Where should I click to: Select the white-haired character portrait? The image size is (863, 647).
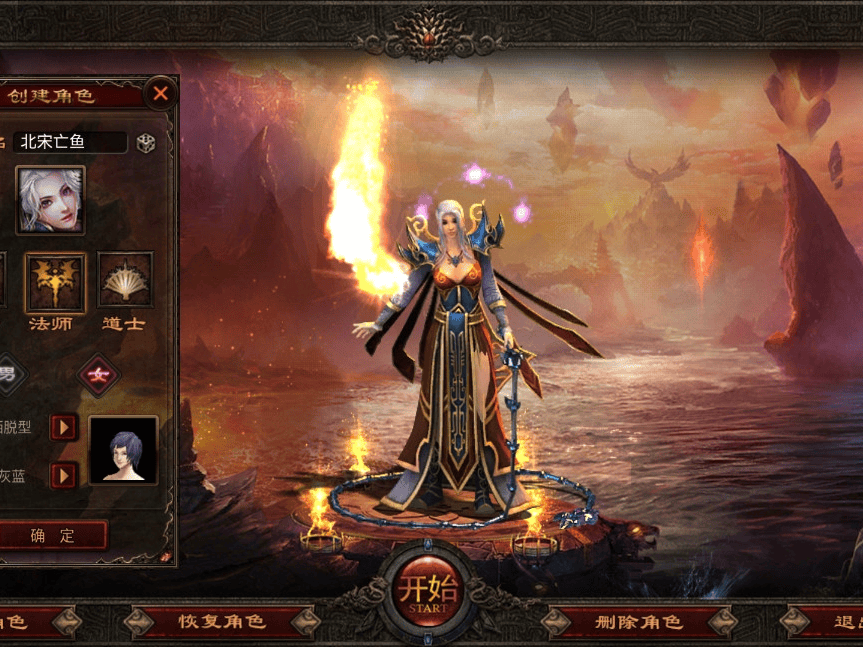tap(50, 200)
